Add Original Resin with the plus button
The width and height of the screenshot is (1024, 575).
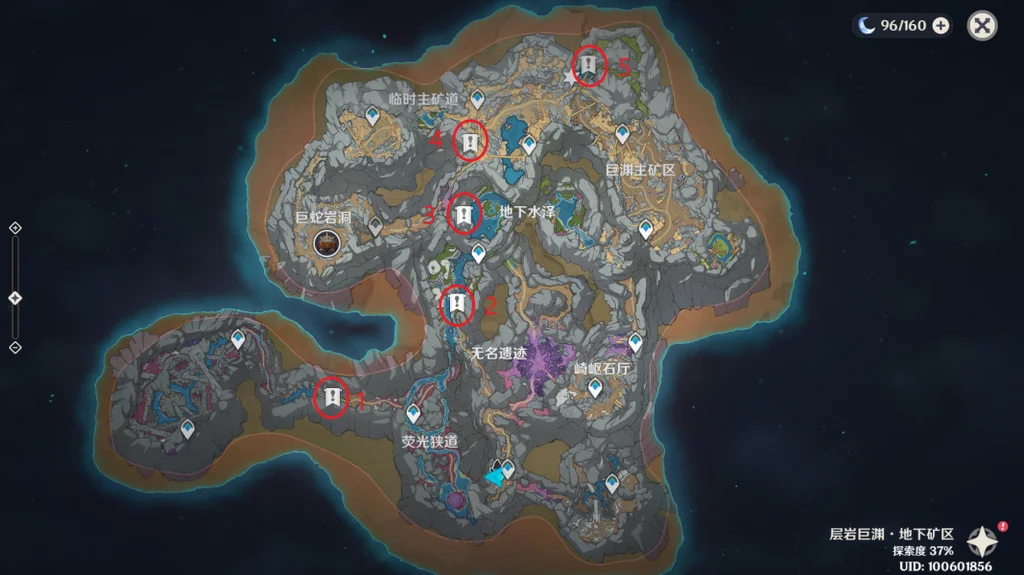[x=941, y=26]
